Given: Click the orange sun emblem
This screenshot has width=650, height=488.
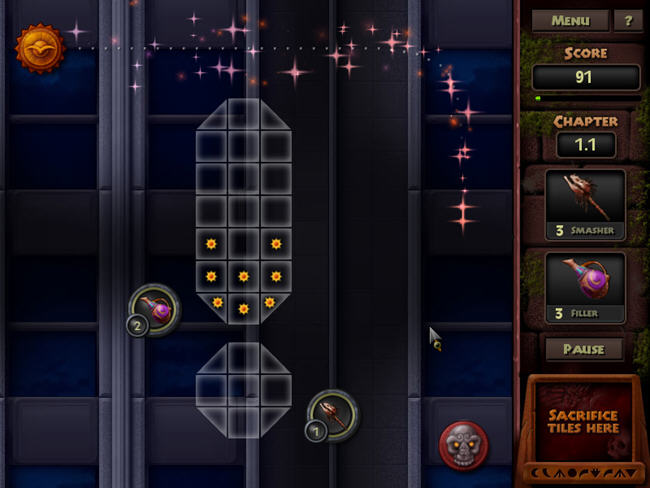Looking at the screenshot, I should click(x=40, y=47).
